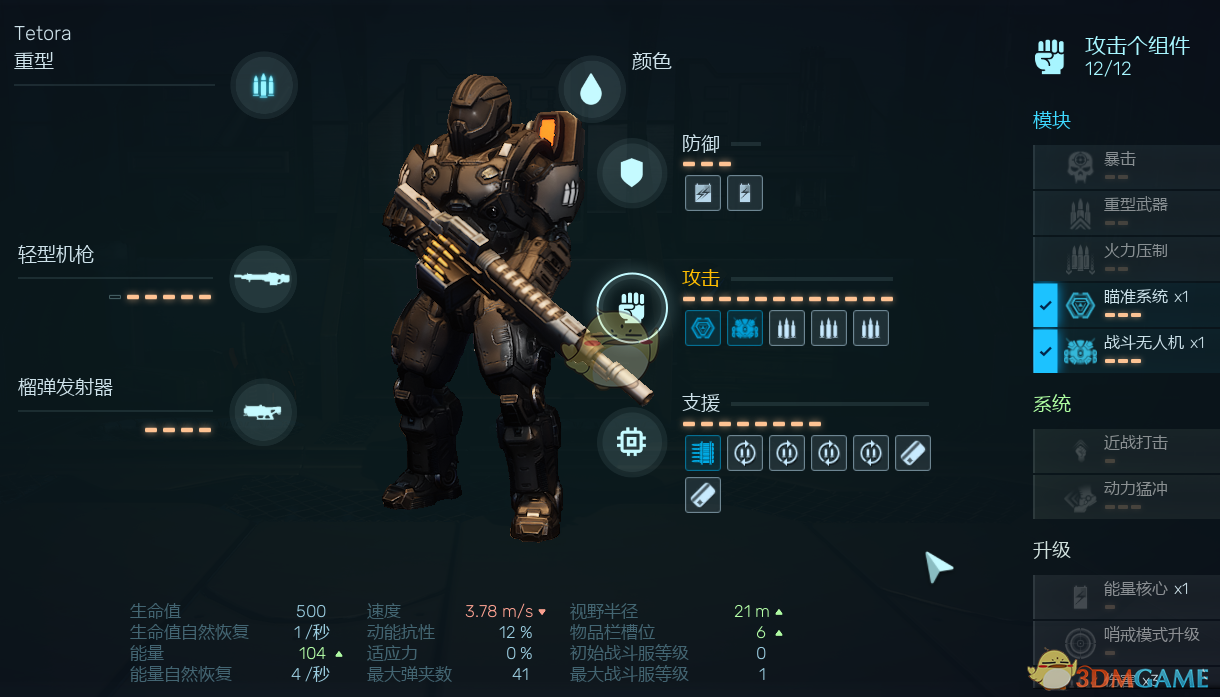Select the 榴弹发射器 weapon icon
The height and width of the screenshot is (697, 1220).
click(263, 411)
